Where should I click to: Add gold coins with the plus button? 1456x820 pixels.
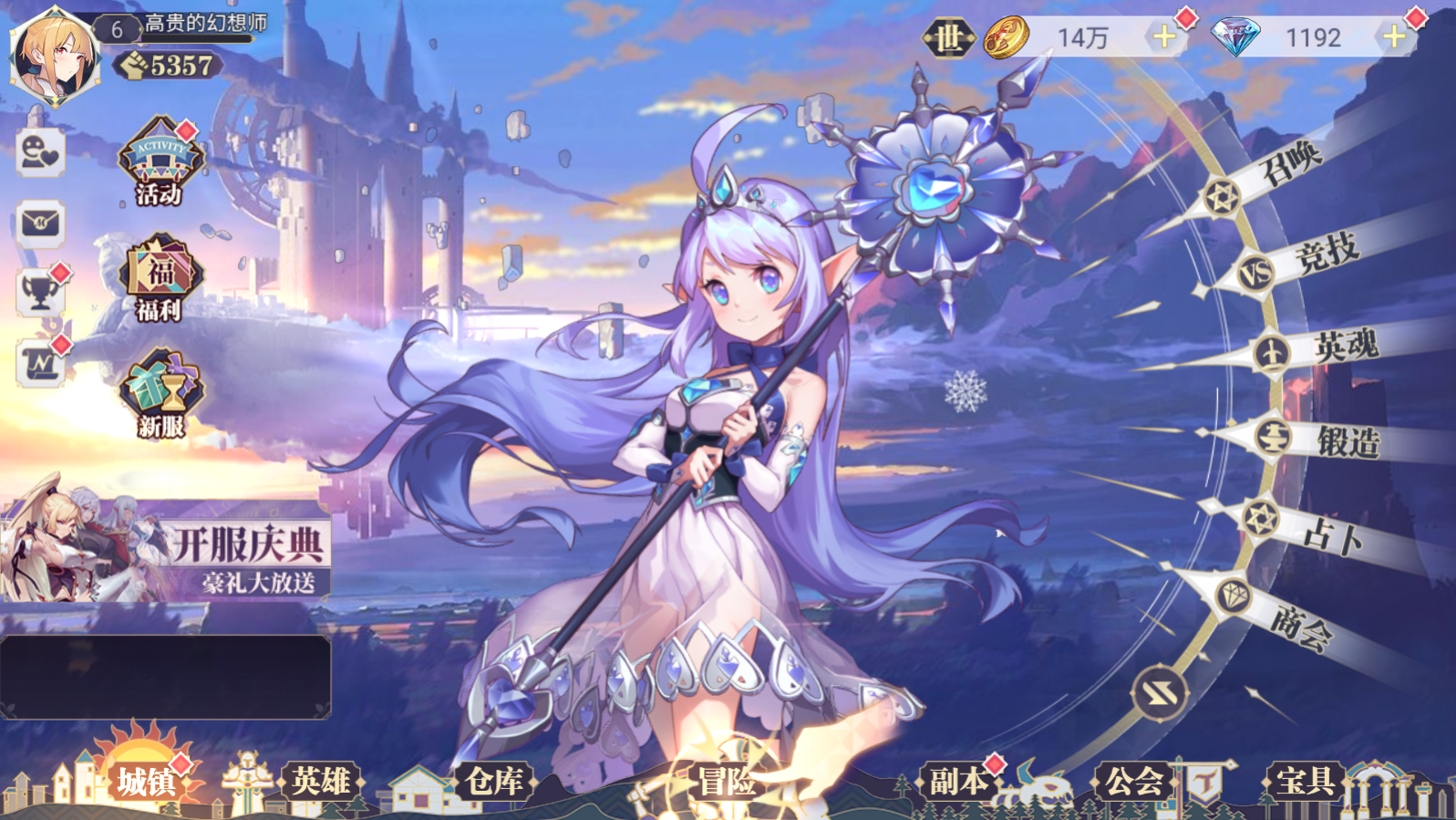click(1163, 37)
